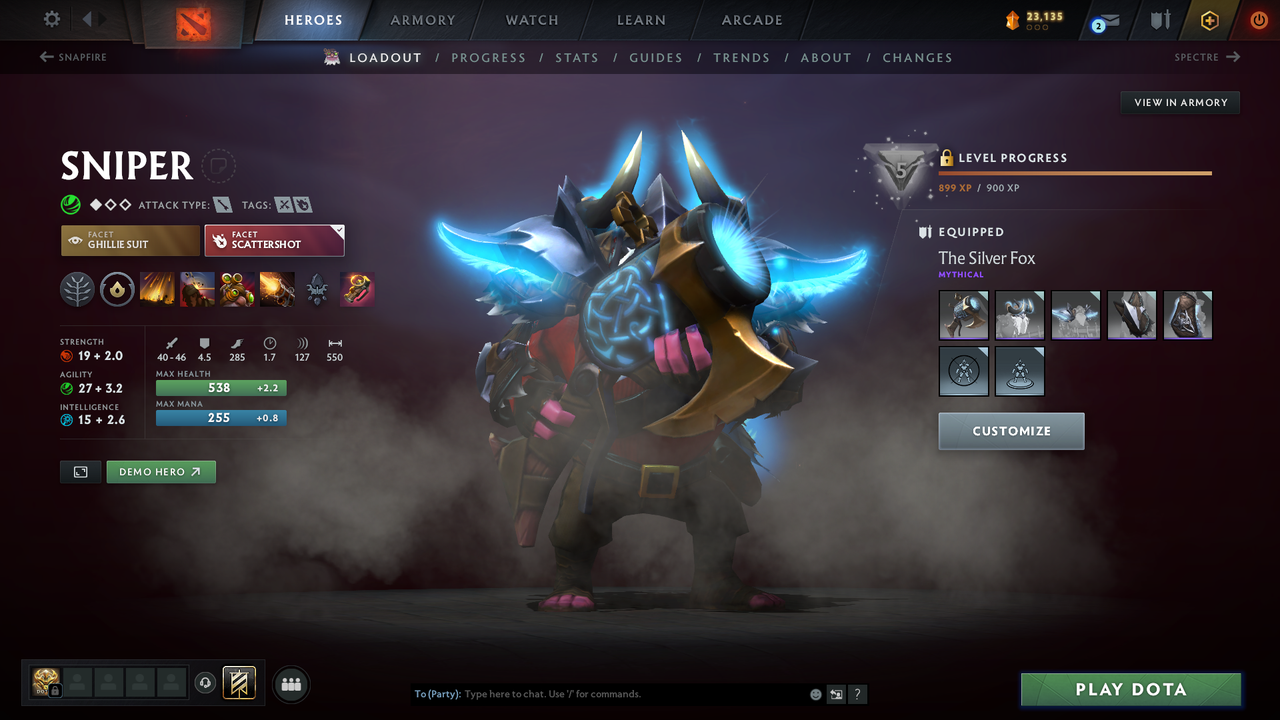This screenshot has width=1280, height=720.
Task: Select the first Silver Fox item thumbnail
Action: pos(963,314)
